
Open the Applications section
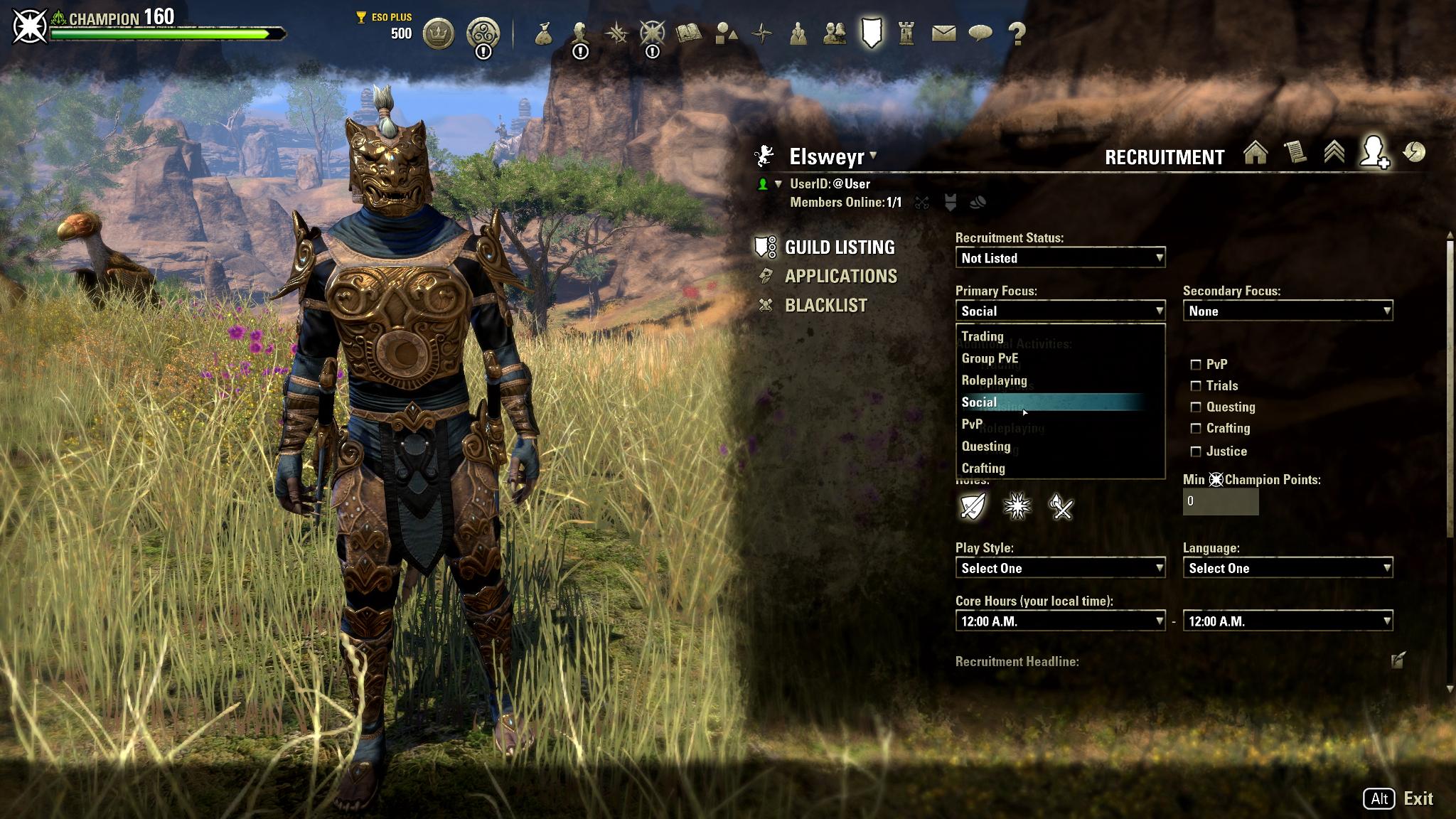(x=840, y=276)
